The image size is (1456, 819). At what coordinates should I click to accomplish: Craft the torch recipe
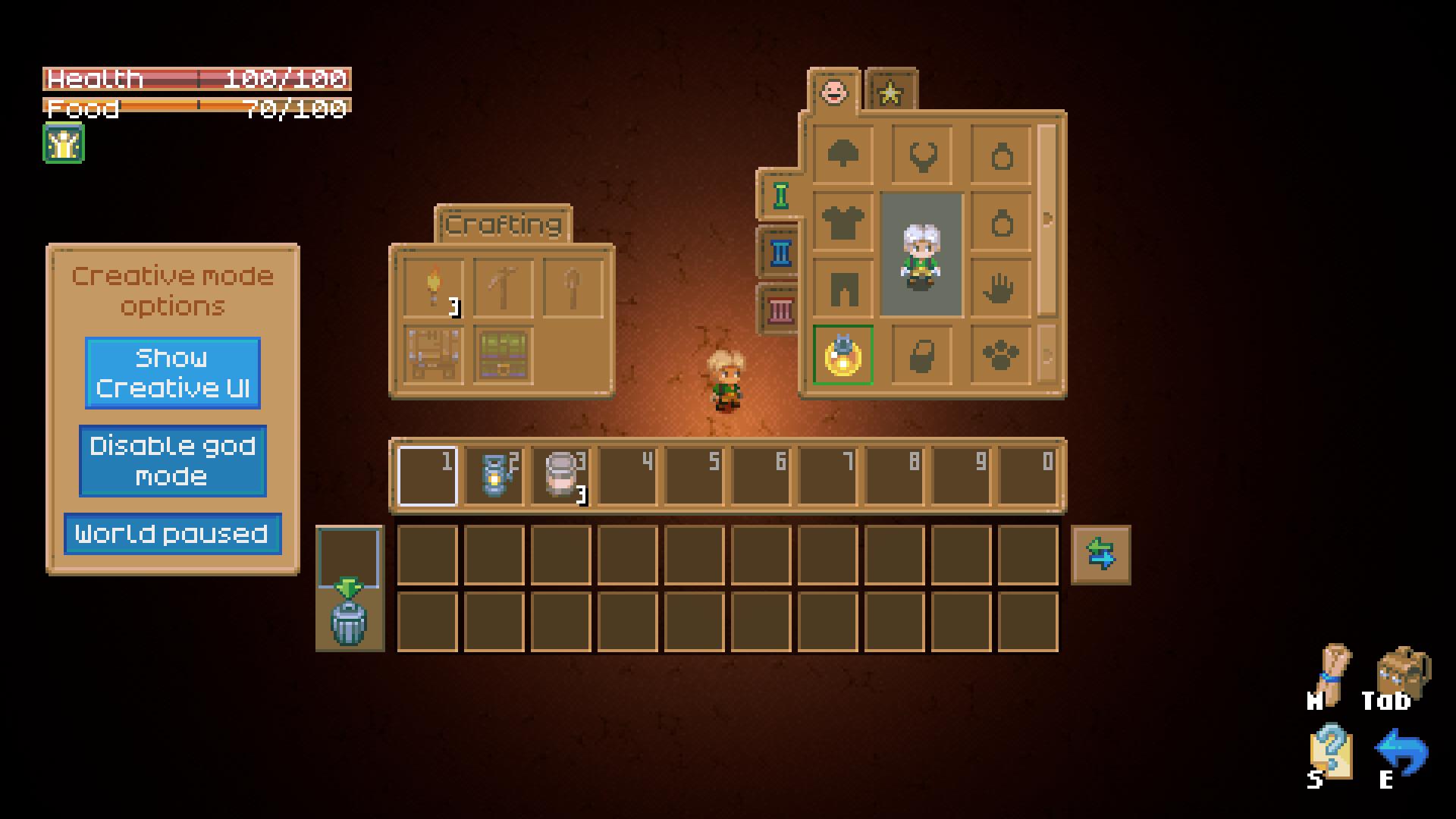[433, 289]
